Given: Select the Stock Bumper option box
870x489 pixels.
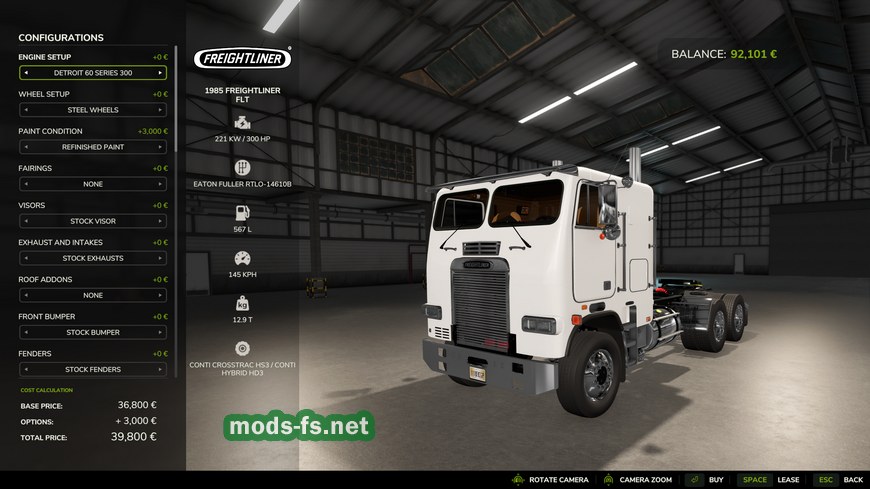Looking at the screenshot, I should (x=93, y=332).
